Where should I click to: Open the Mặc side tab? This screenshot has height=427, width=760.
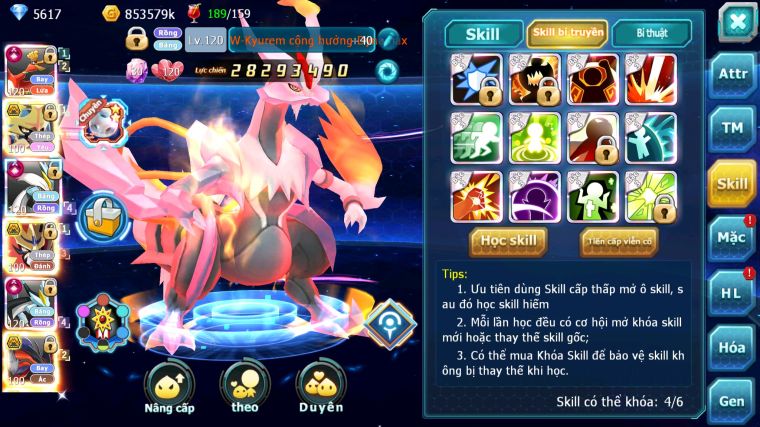pyautogui.click(x=732, y=238)
